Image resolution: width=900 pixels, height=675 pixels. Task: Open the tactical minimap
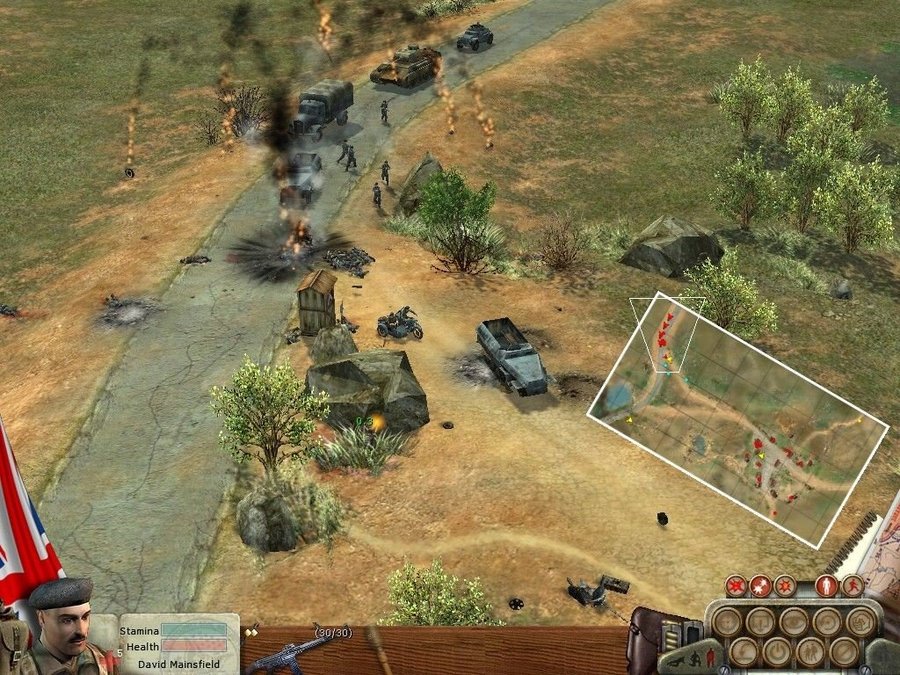tap(737, 421)
